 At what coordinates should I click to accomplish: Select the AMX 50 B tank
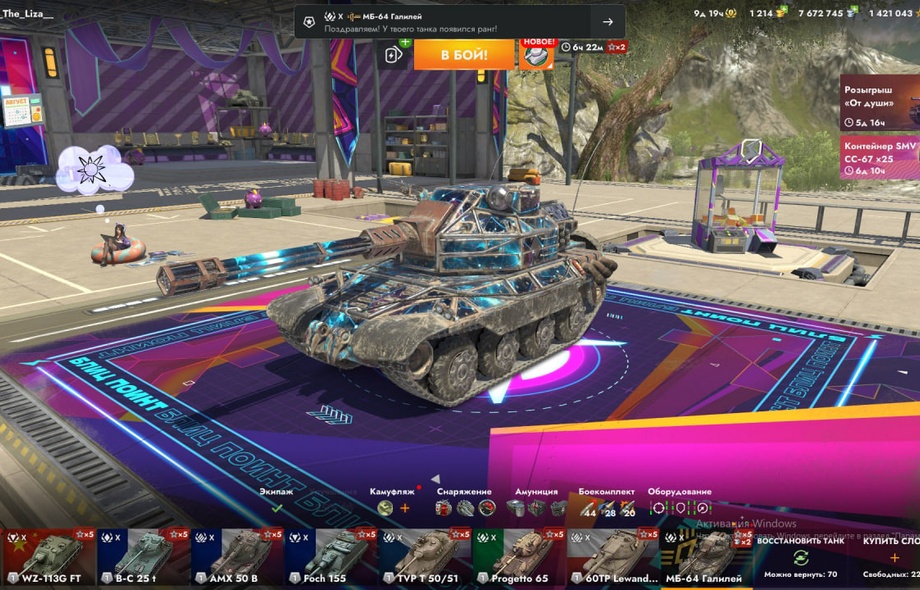(x=237, y=557)
